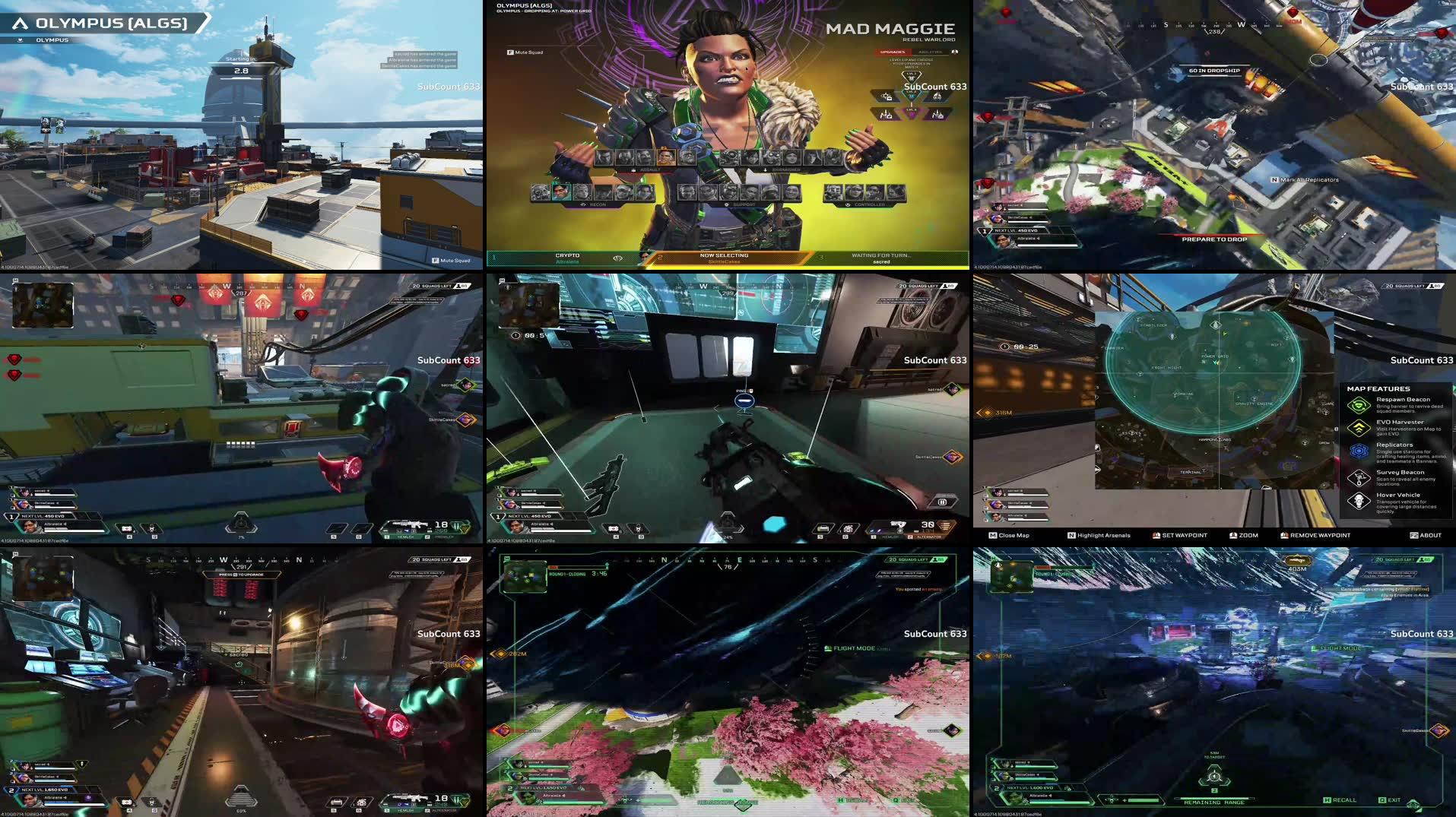Switch to the Abilities tab

pos(929,52)
